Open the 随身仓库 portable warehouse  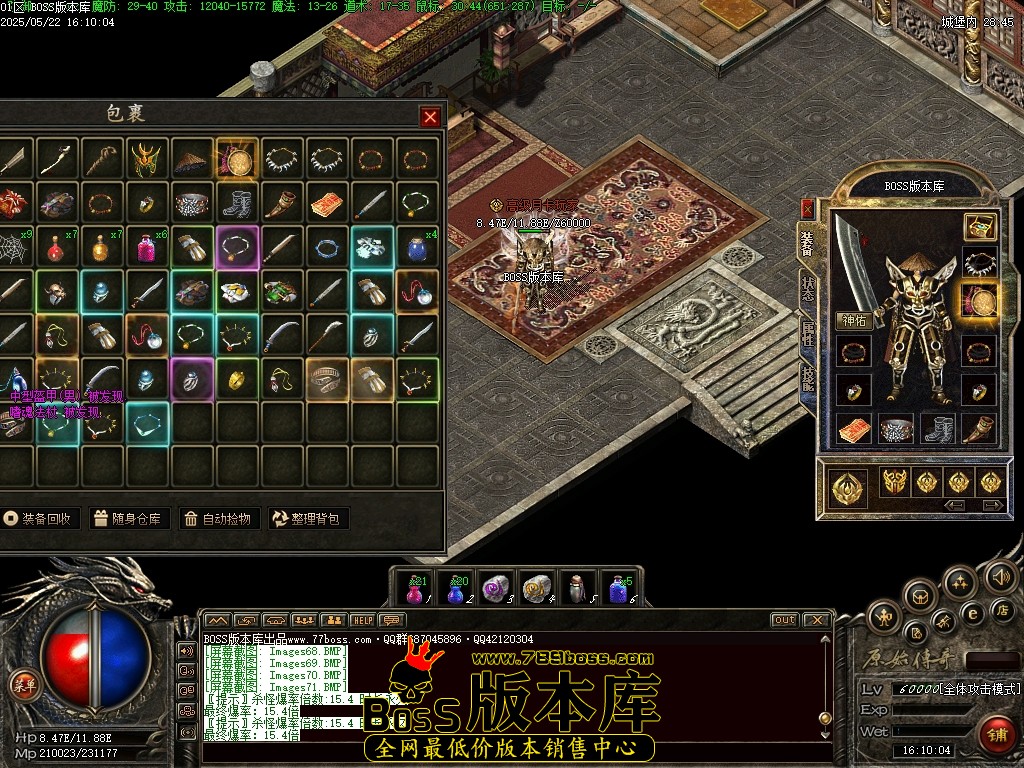127,518
